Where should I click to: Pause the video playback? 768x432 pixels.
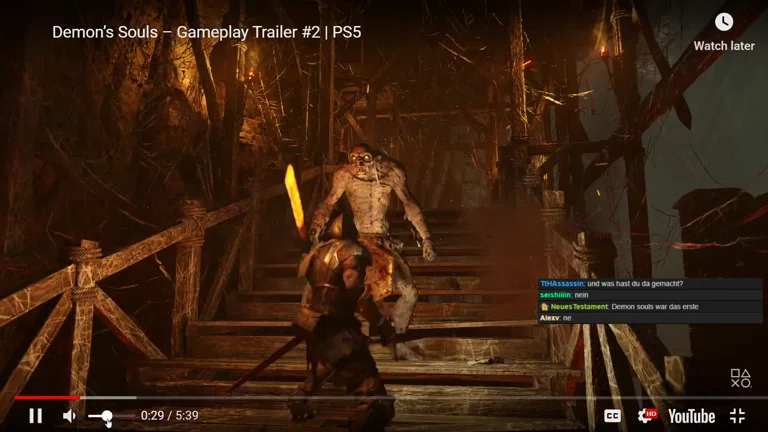[36, 415]
